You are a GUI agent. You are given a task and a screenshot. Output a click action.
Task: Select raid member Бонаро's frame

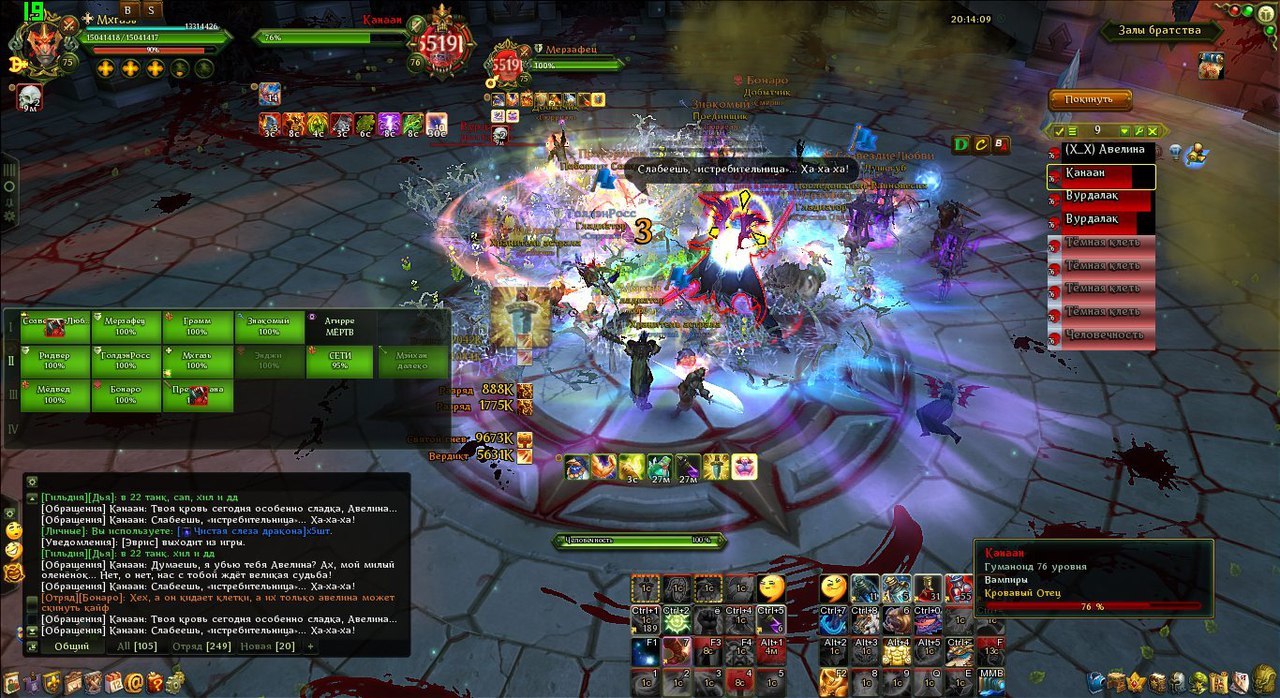click(126, 396)
